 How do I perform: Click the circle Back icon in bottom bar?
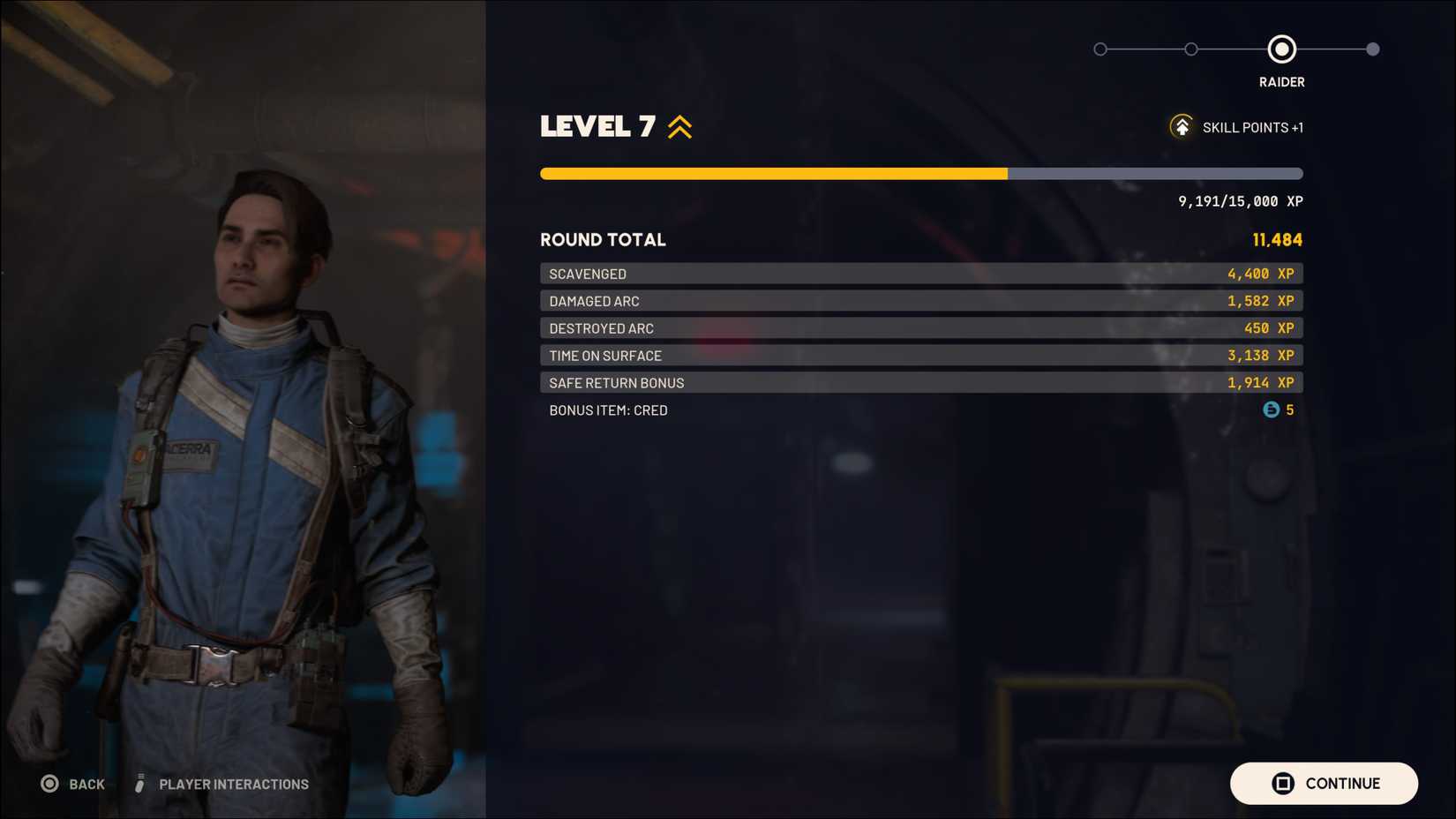coord(50,783)
